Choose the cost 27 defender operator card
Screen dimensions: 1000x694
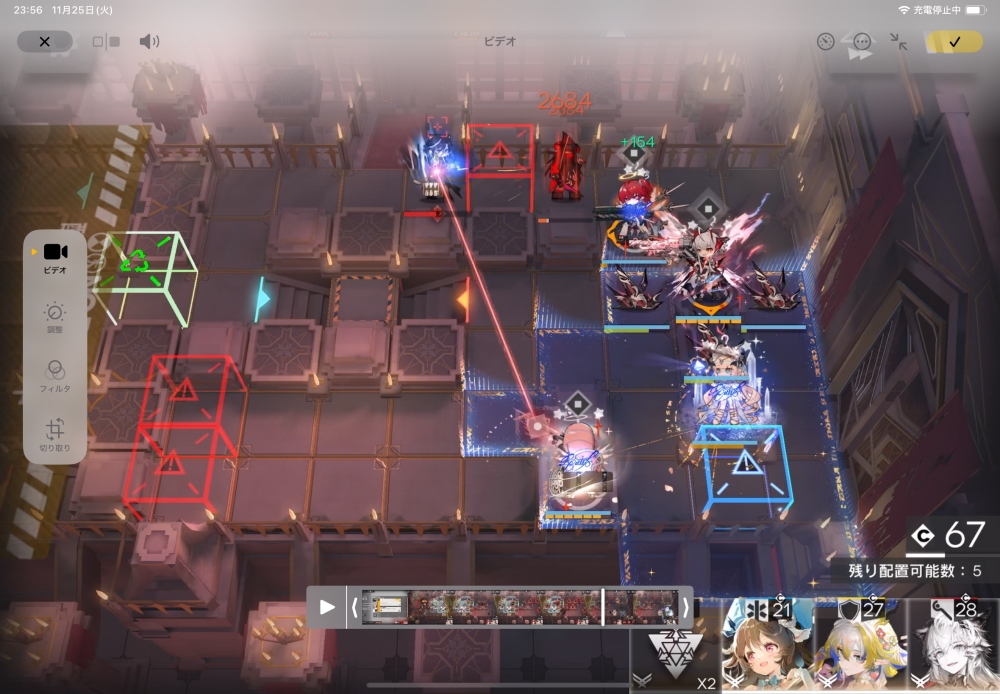[x=859, y=648]
